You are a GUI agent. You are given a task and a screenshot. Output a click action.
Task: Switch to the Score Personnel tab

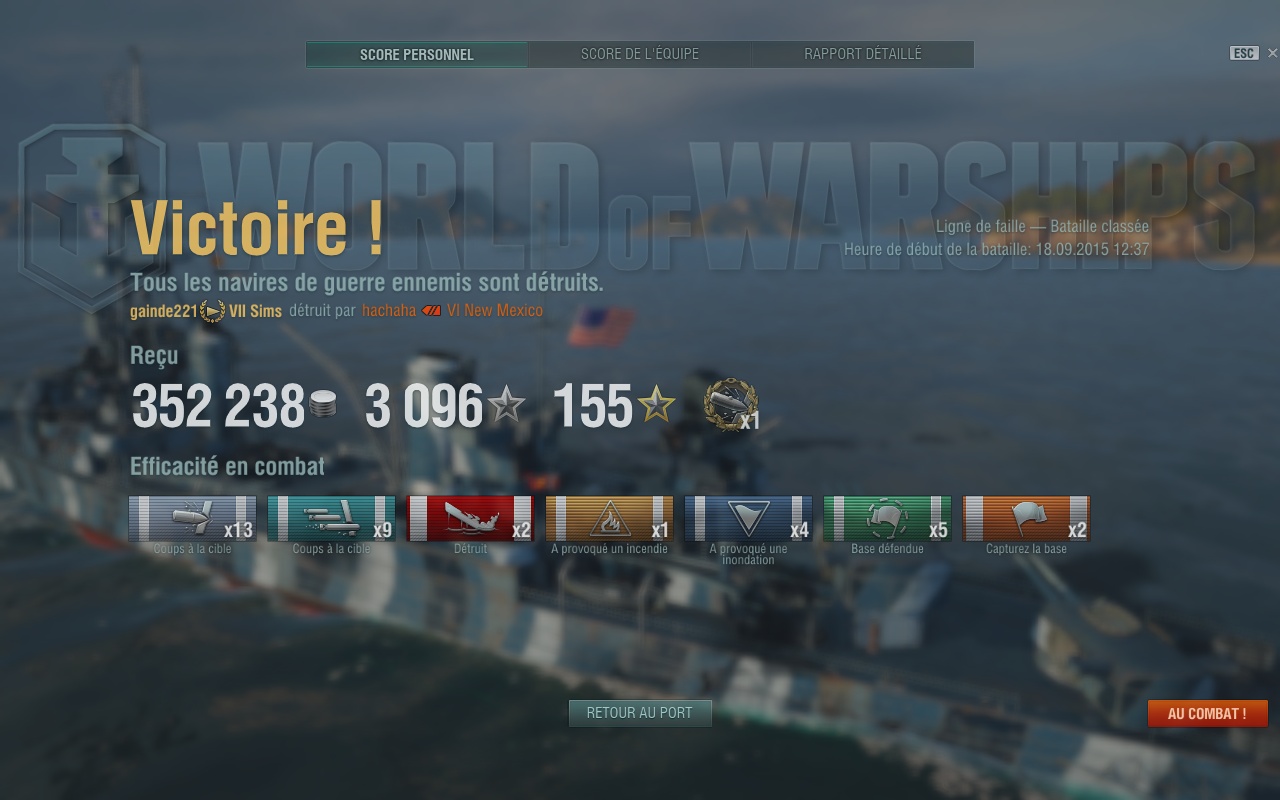(417, 54)
